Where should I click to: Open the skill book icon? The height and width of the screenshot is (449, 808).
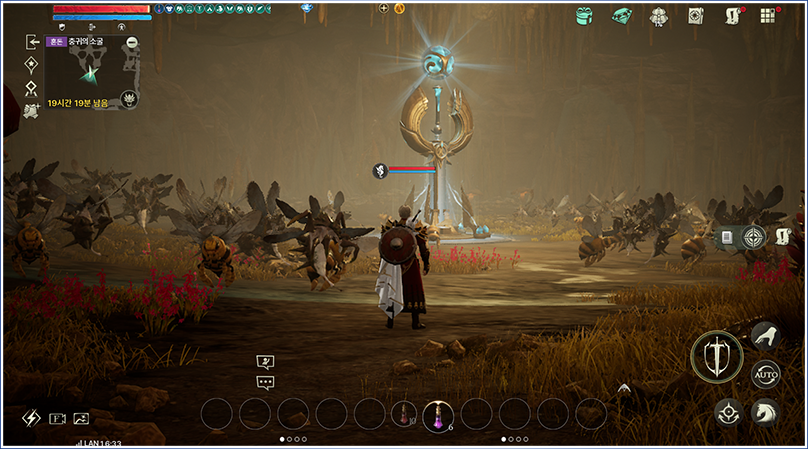point(695,16)
